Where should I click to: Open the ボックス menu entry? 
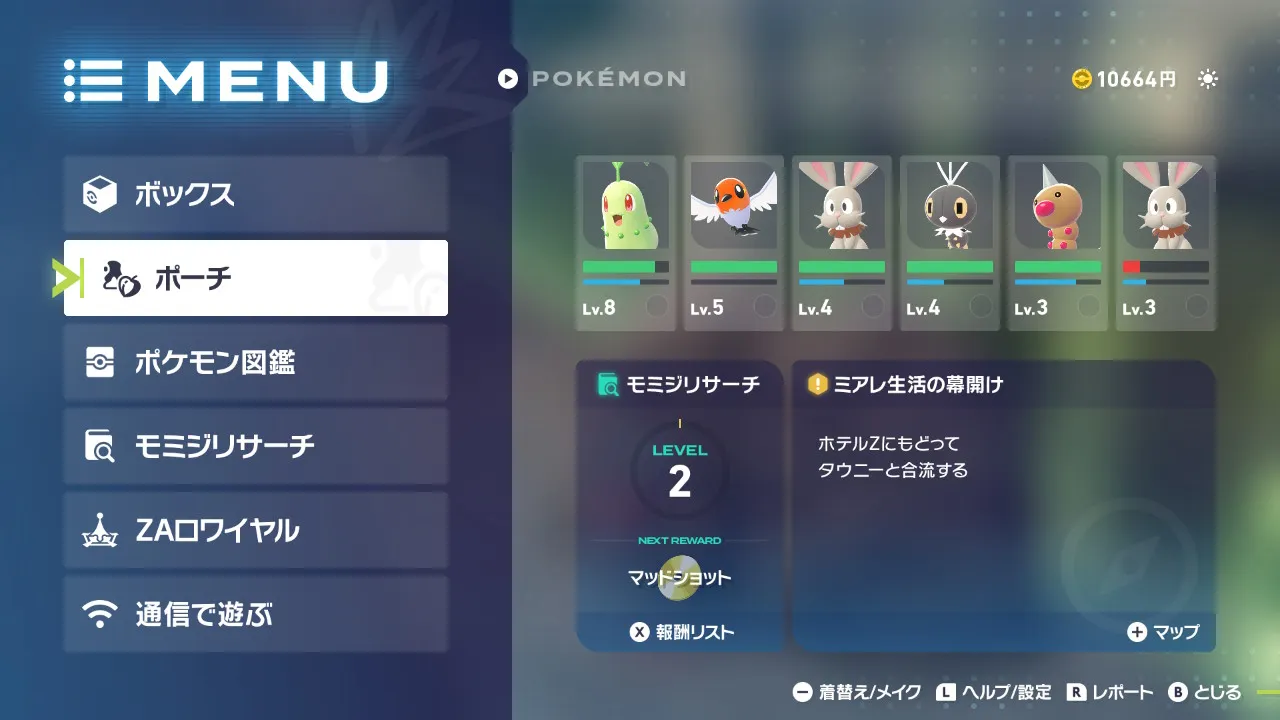pyautogui.click(x=255, y=194)
